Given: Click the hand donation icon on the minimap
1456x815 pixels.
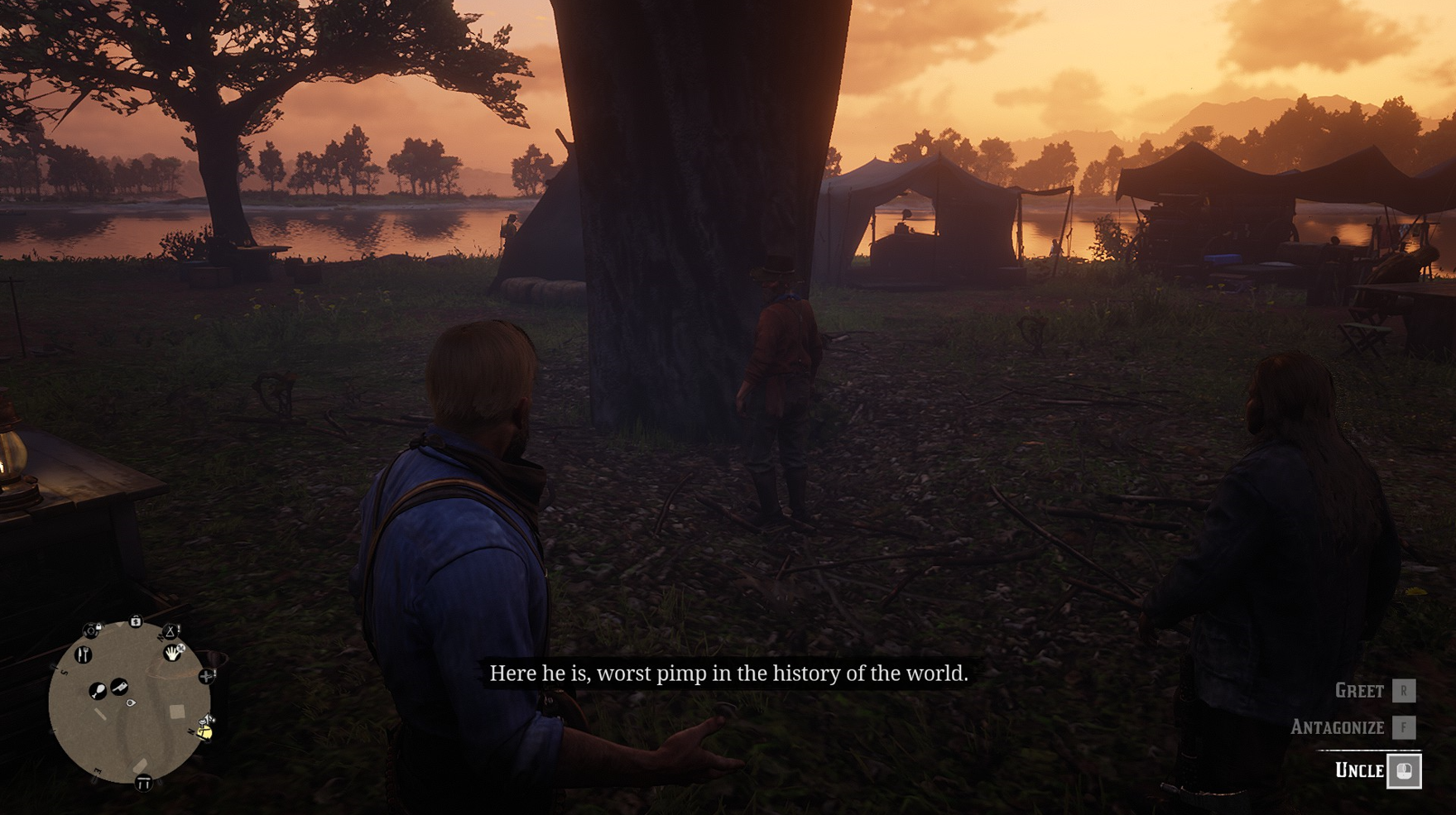Looking at the screenshot, I should coord(172,652).
